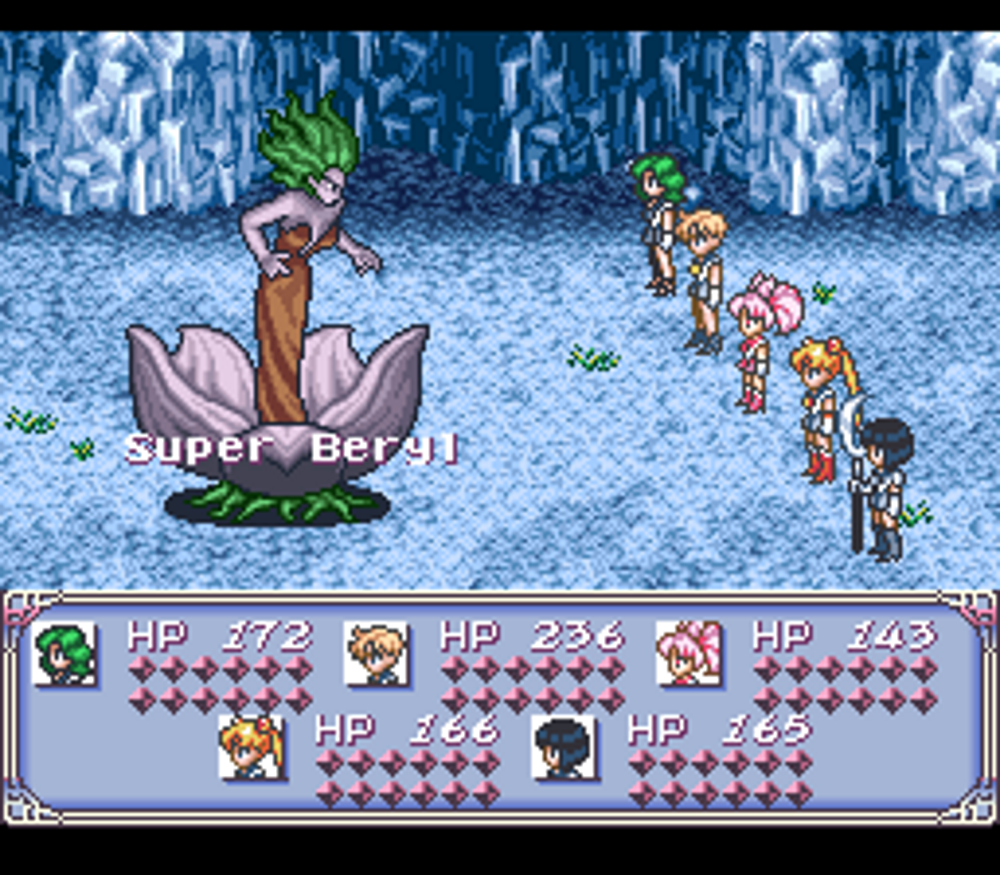Image resolution: width=1000 pixels, height=875 pixels.
Task: Pick the pink-haired Chibi Moon portrait
Action: [x=688, y=653]
